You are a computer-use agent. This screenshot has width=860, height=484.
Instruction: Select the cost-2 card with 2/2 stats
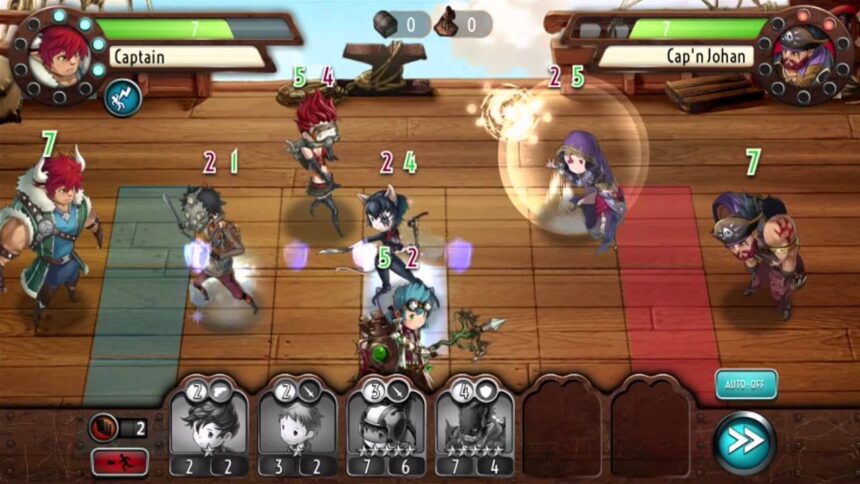click(x=208, y=431)
